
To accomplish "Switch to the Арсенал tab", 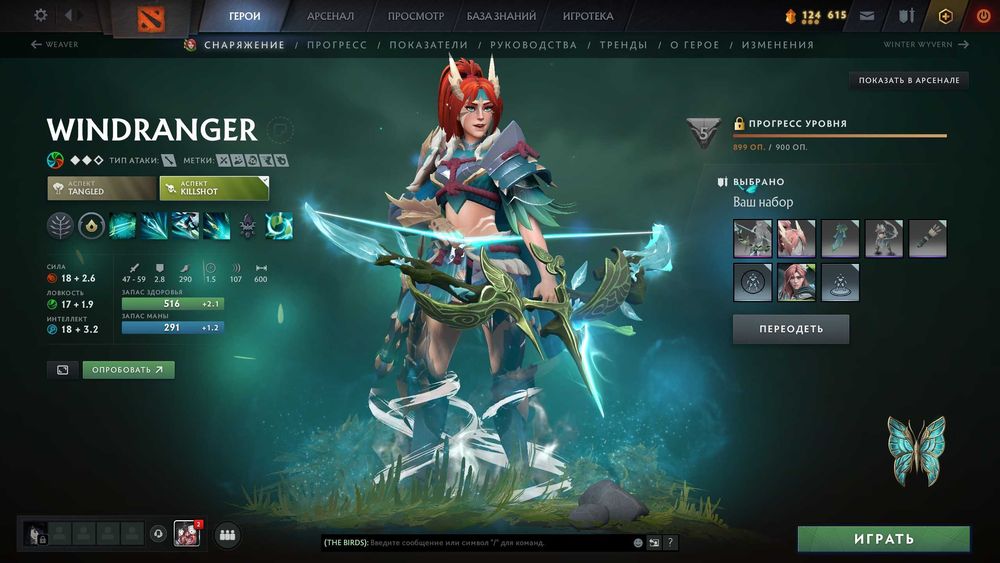I will click(x=330, y=16).
